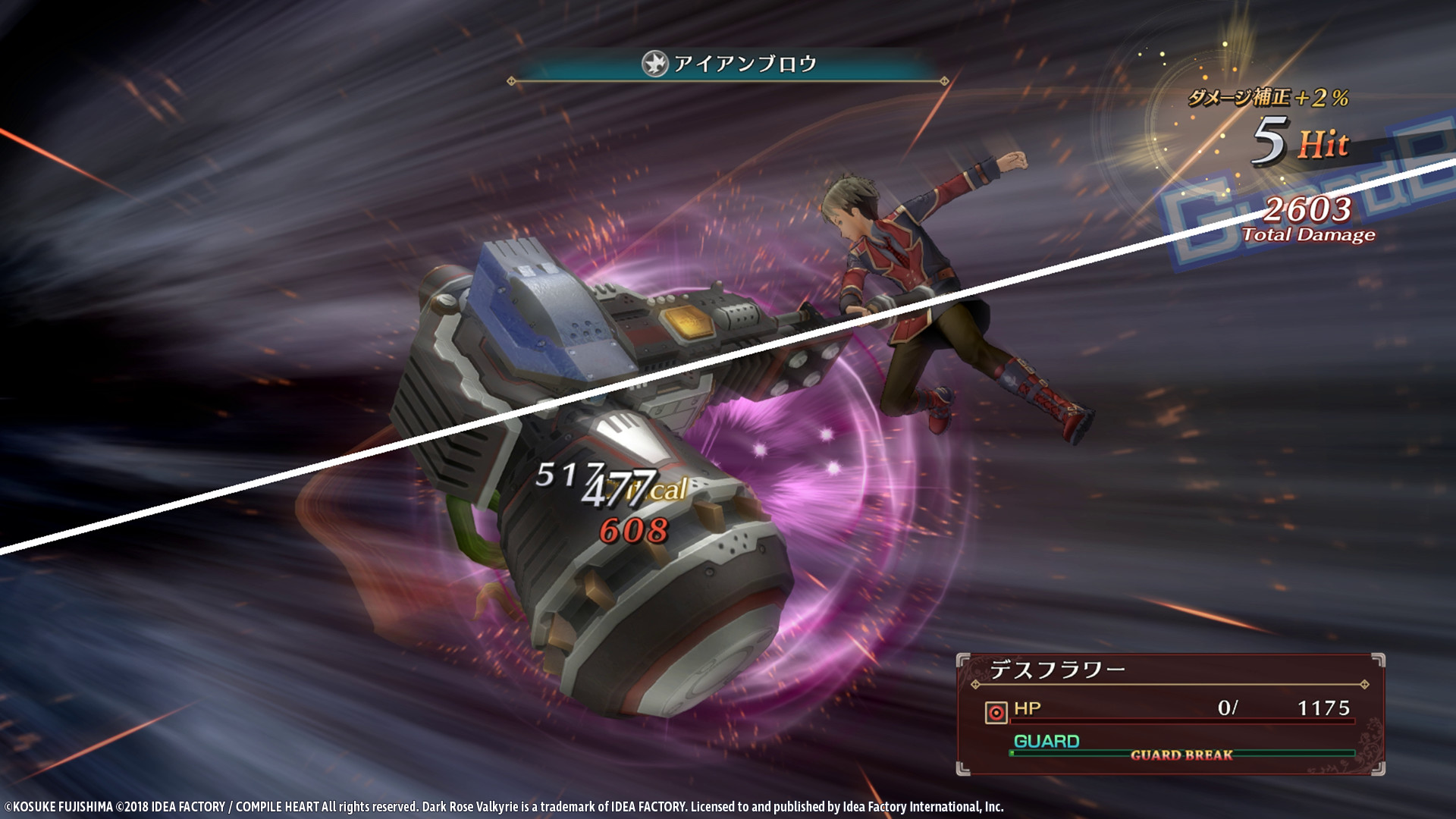
Task: Click the diamond ornament left of skill banner
Action: click(x=511, y=80)
